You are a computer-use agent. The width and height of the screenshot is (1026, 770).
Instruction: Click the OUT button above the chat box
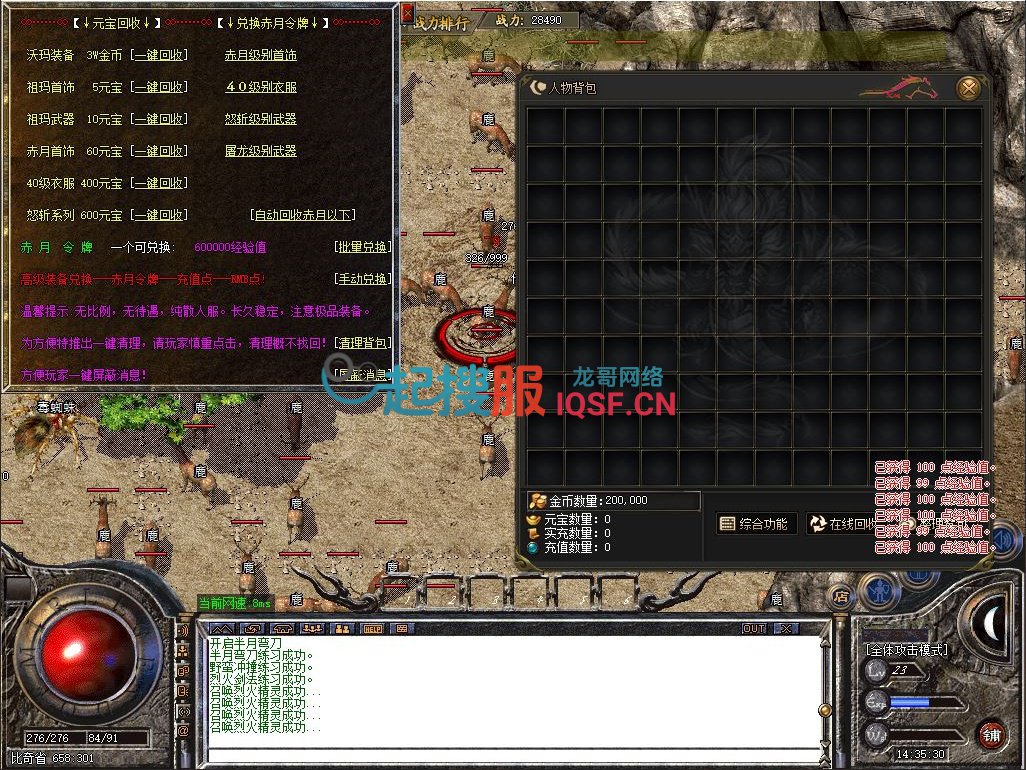[x=754, y=629]
